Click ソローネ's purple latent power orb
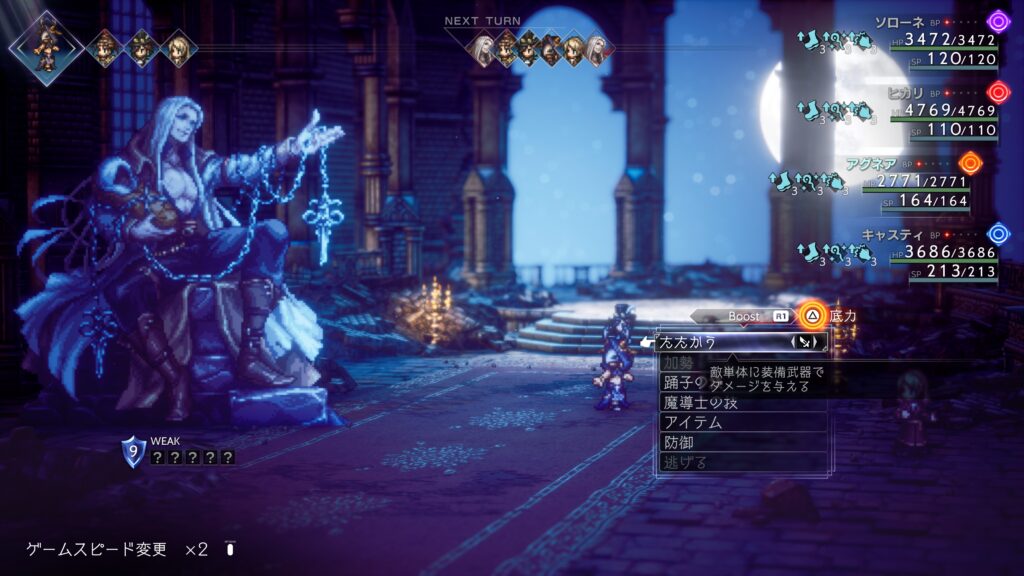Screen dimensions: 1024x576 coord(998,21)
